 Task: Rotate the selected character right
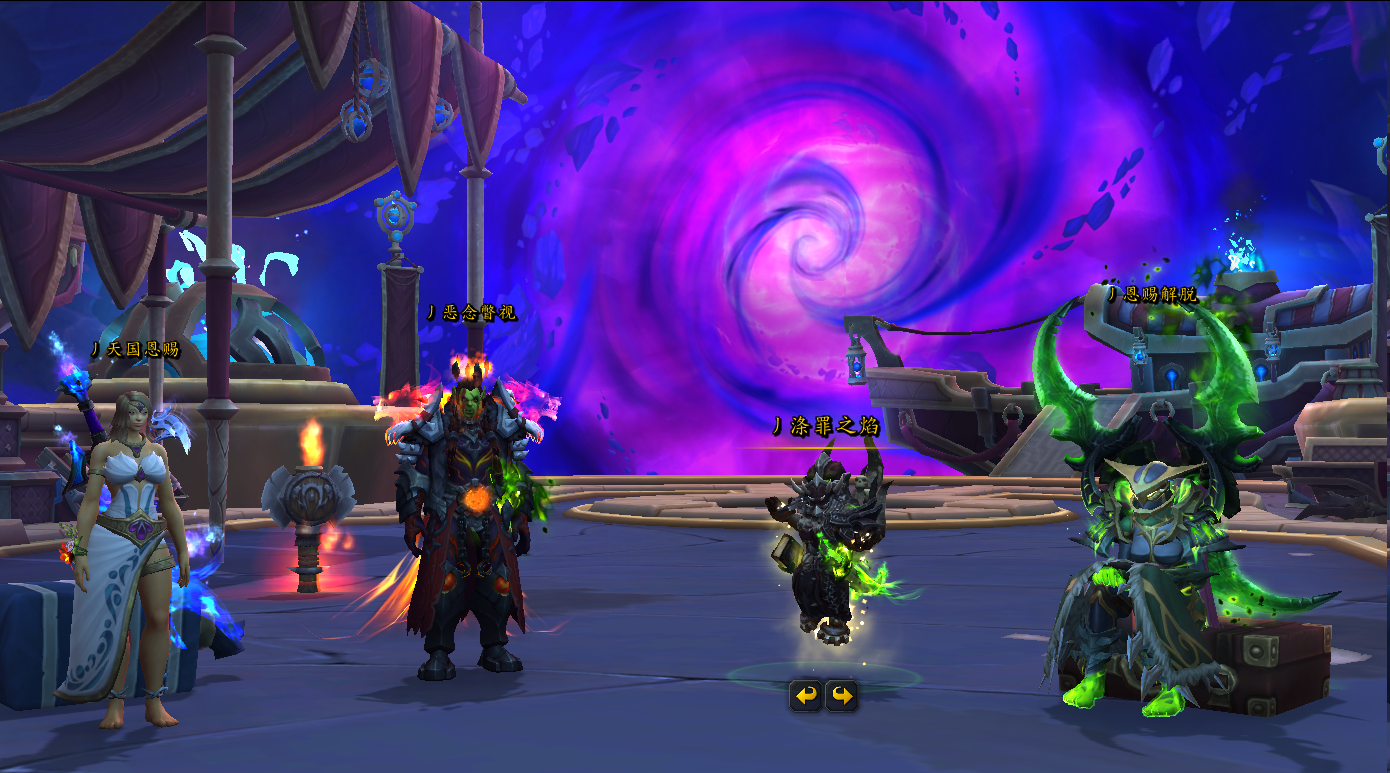[x=842, y=695]
